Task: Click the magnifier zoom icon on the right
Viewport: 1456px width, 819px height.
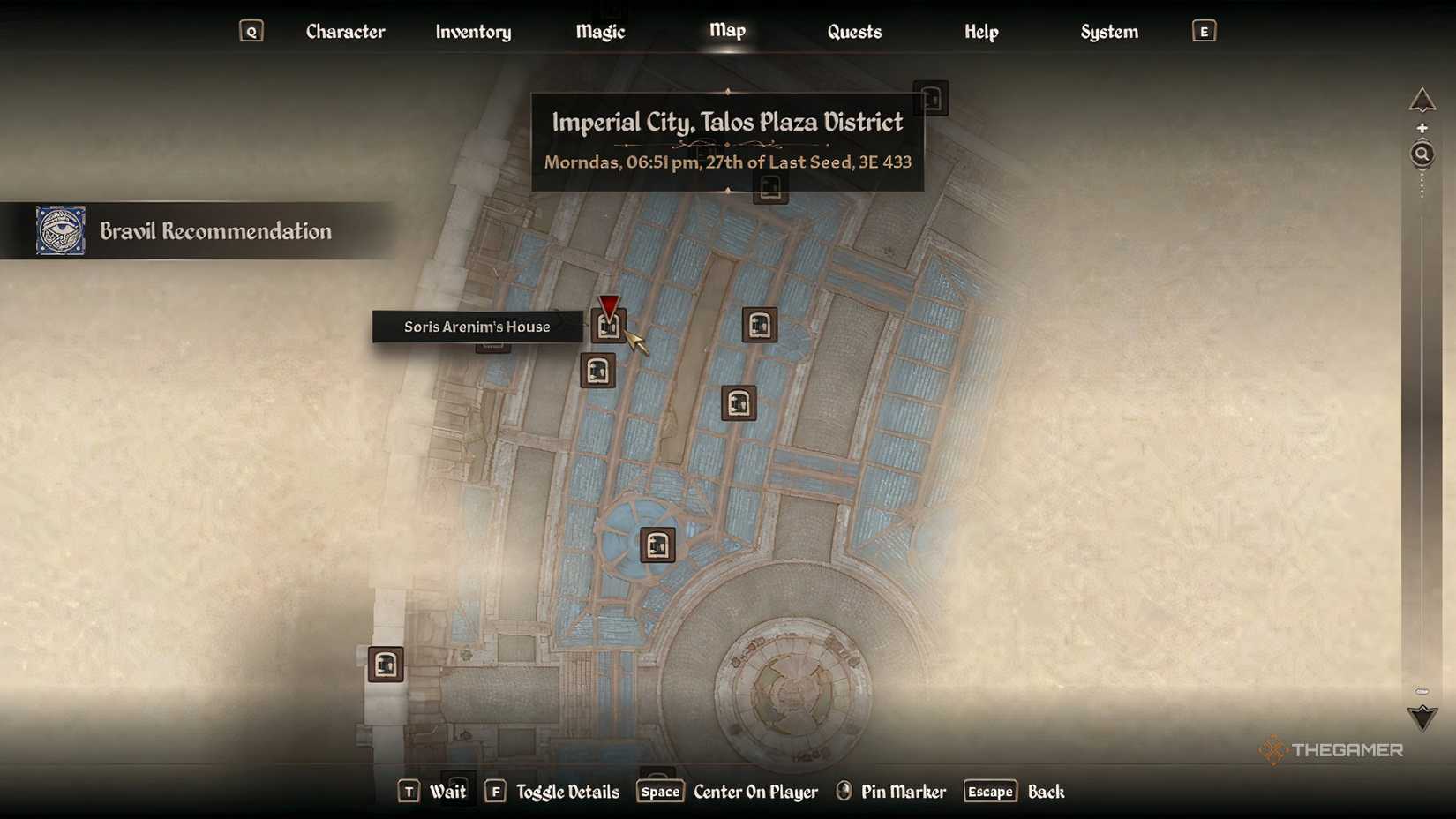Action: 1422,154
